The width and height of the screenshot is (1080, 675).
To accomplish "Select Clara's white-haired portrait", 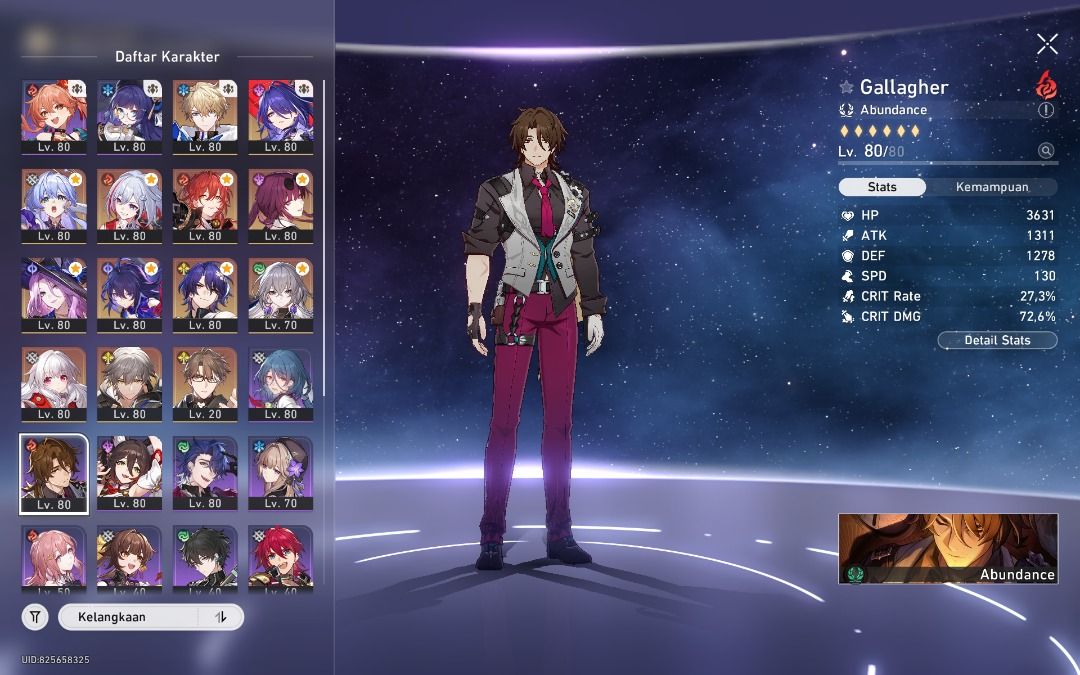I will tap(54, 383).
